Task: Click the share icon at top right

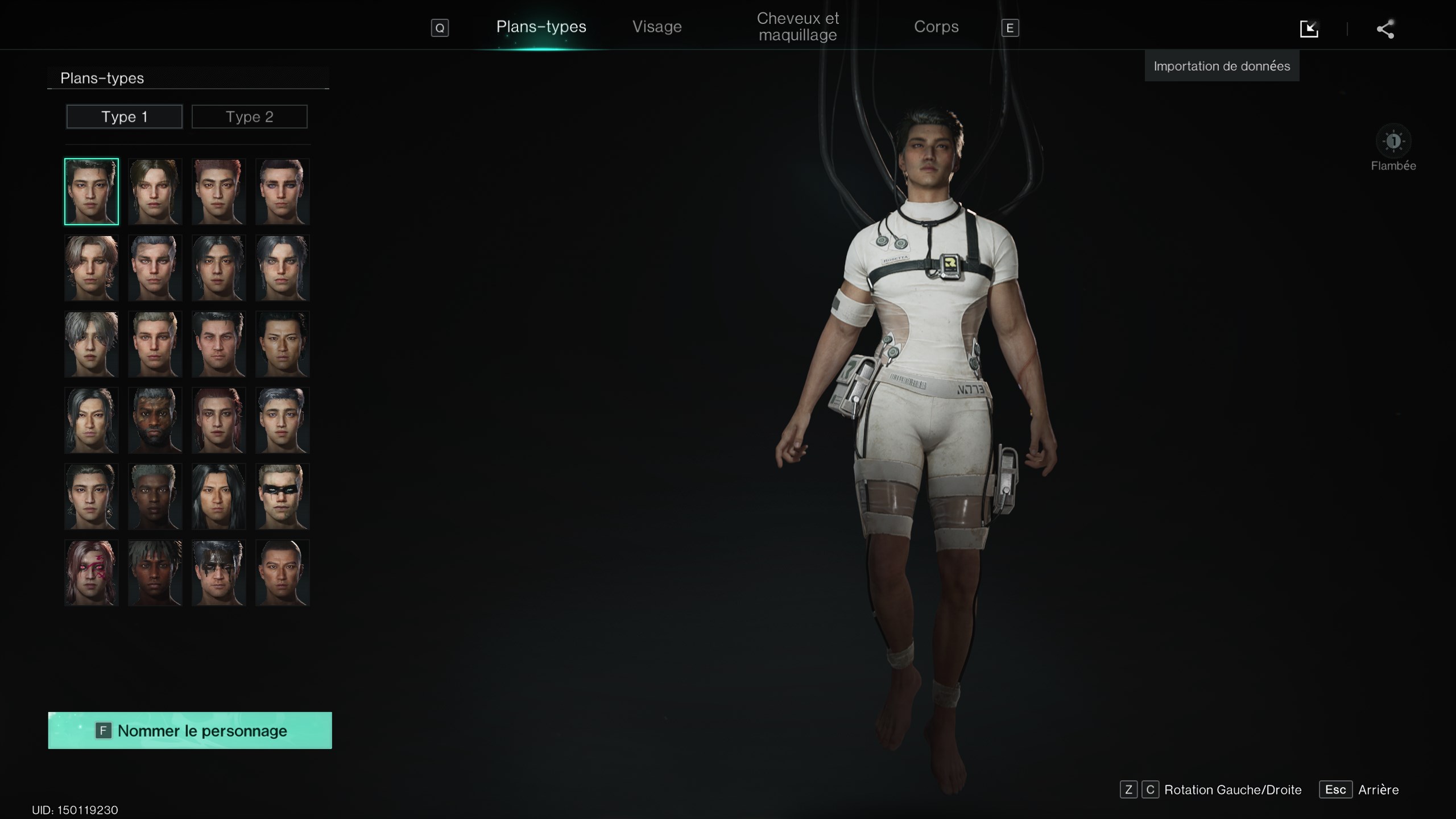Action: click(x=1384, y=28)
